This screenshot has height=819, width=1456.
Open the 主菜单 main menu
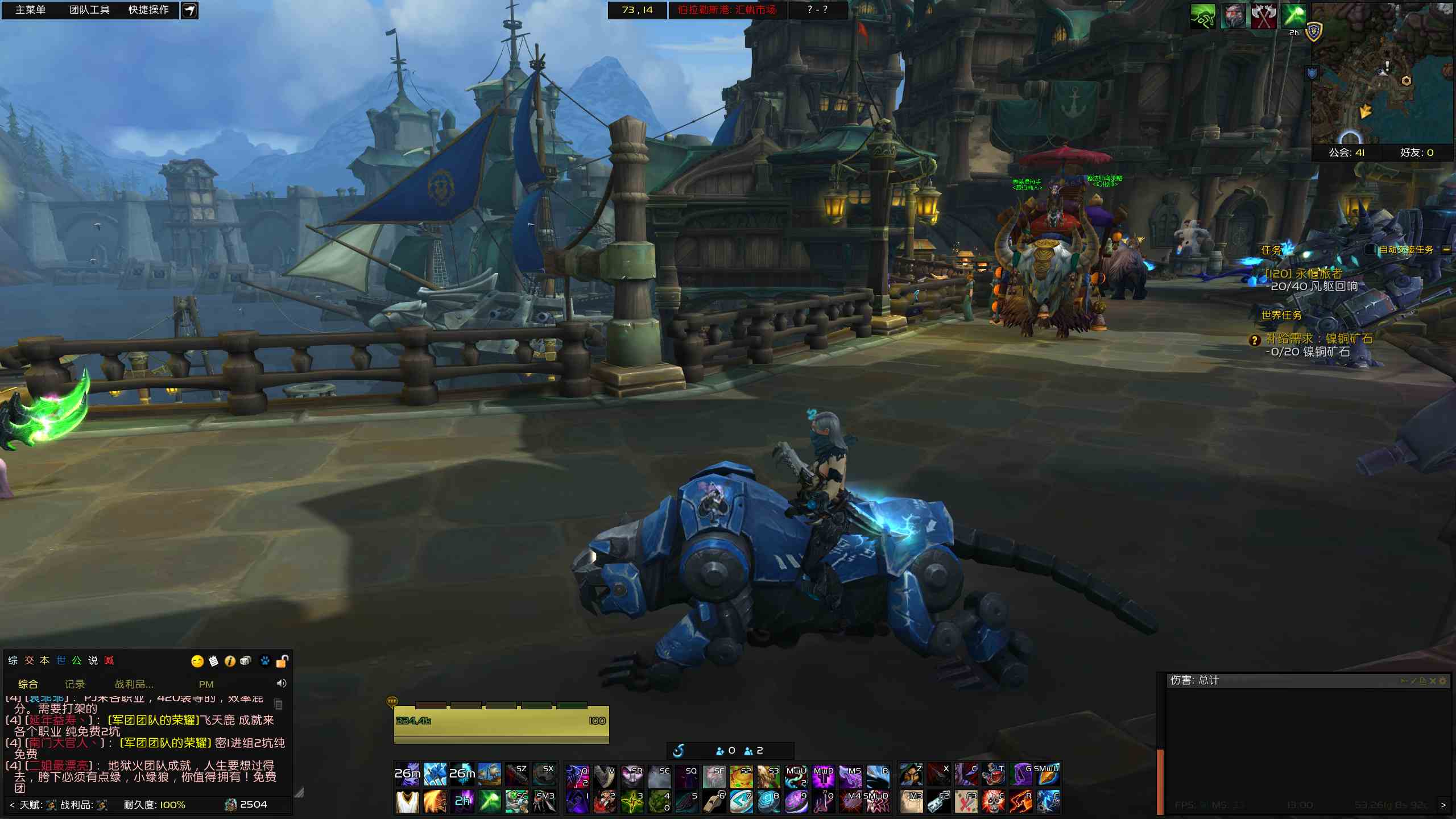tap(30, 10)
